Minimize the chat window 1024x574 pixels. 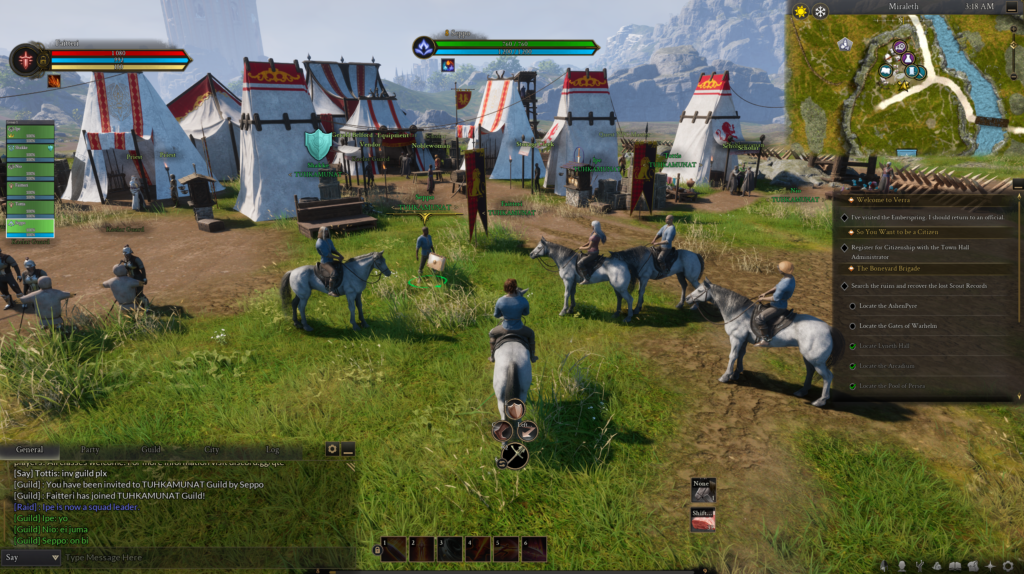click(x=348, y=450)
